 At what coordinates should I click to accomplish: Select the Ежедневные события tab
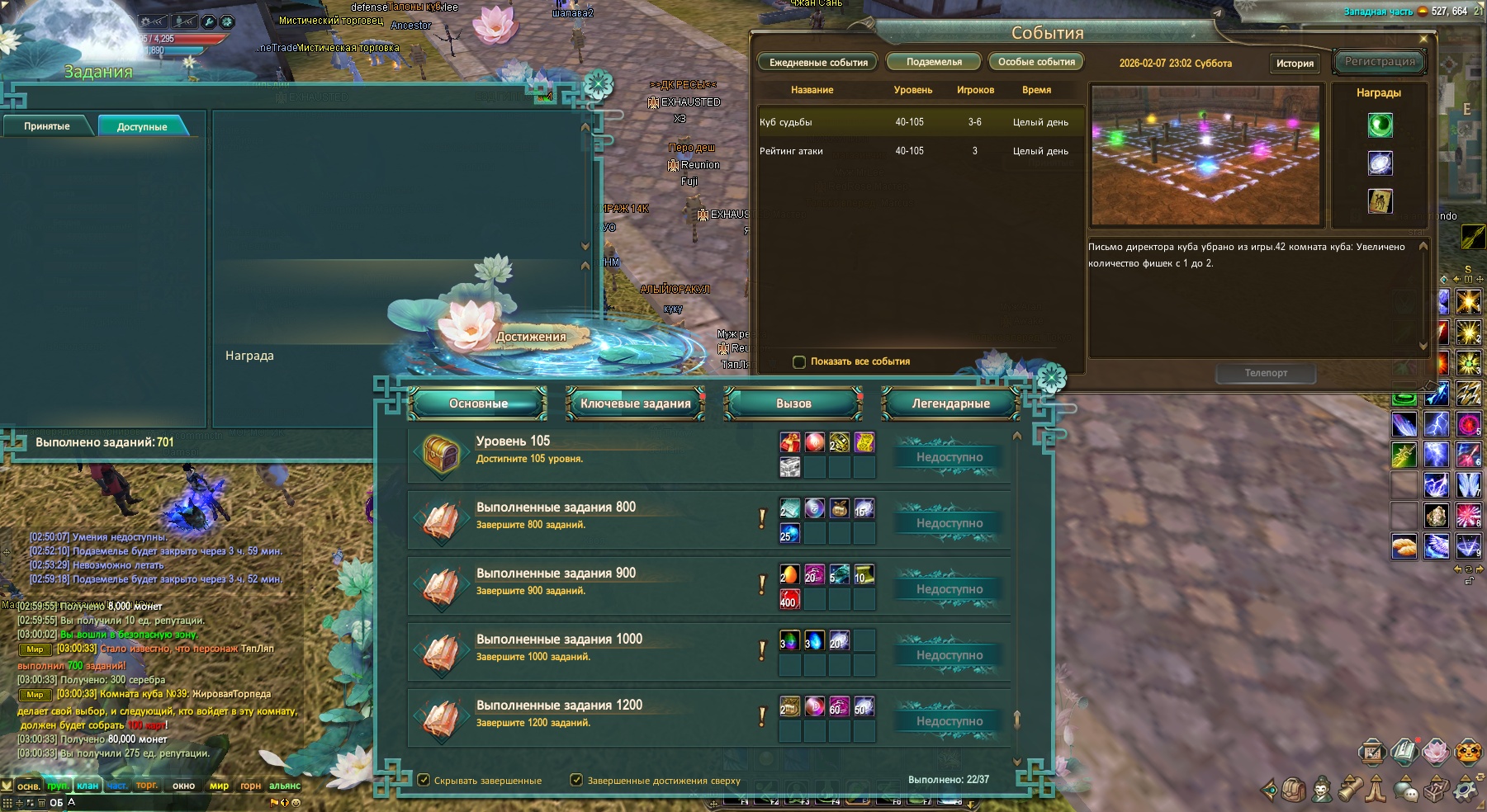pos(818,63)
